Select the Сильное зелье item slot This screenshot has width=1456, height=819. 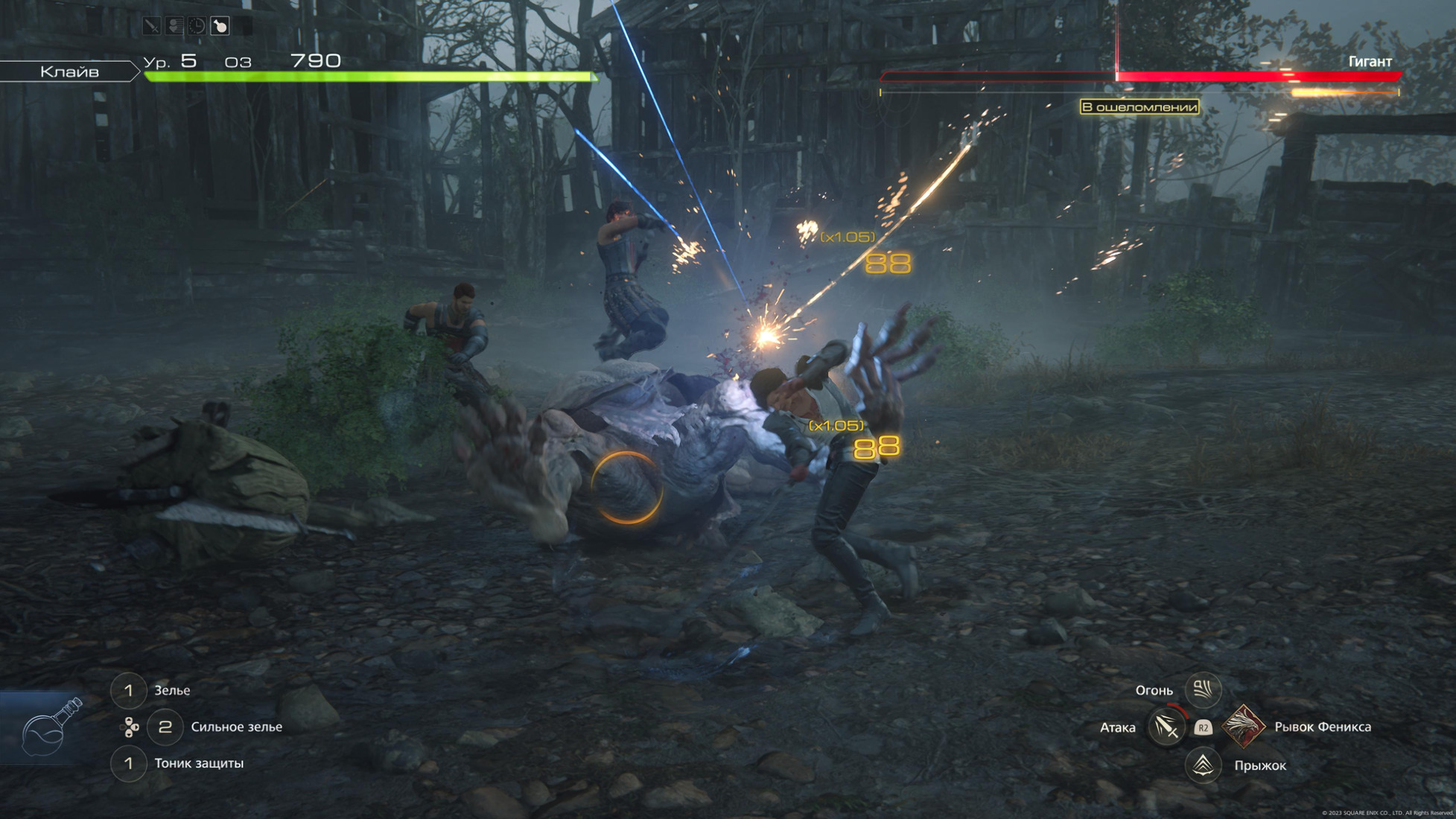click(165, 727)
